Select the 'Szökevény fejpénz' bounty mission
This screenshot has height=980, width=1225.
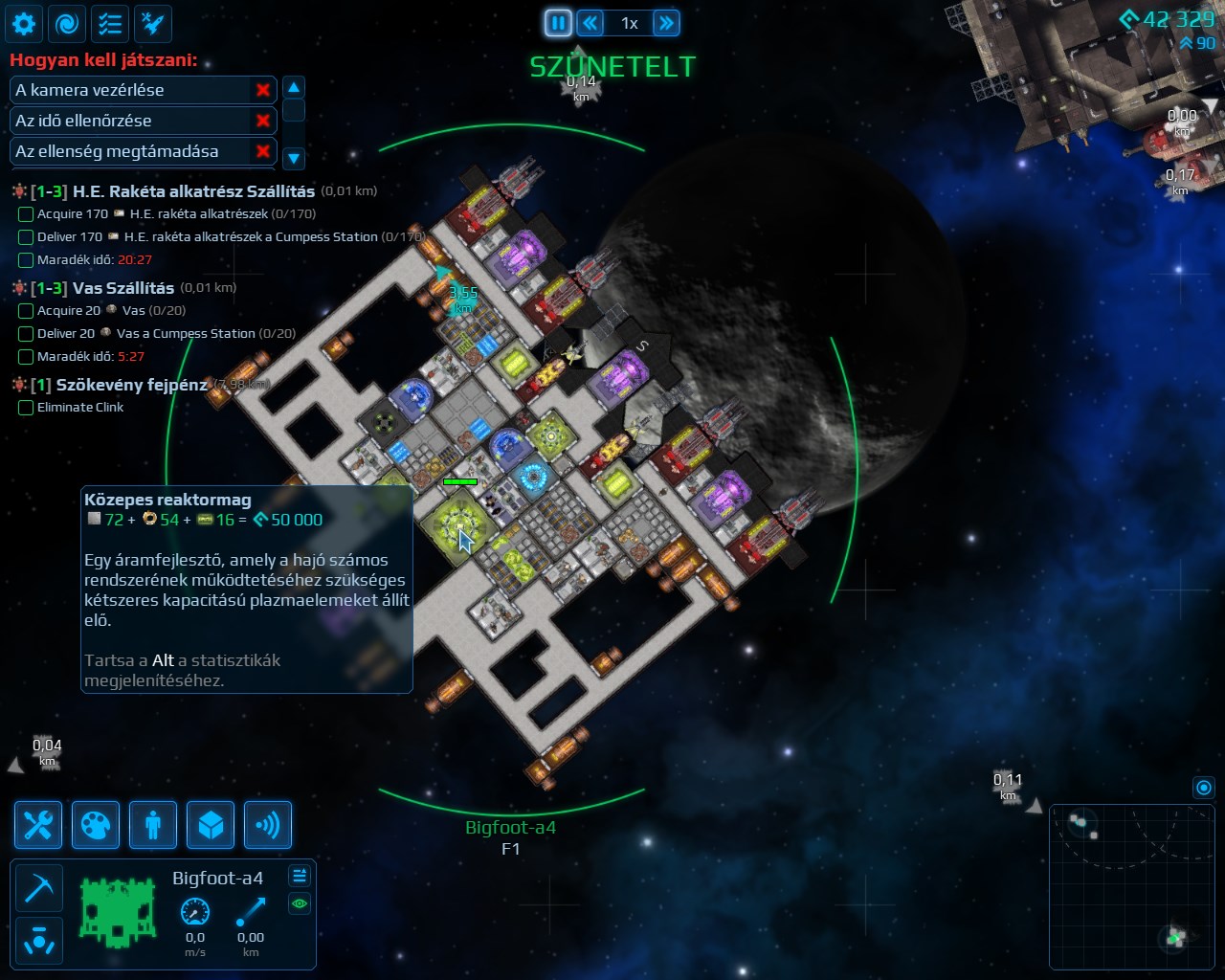tap(131, 385)
